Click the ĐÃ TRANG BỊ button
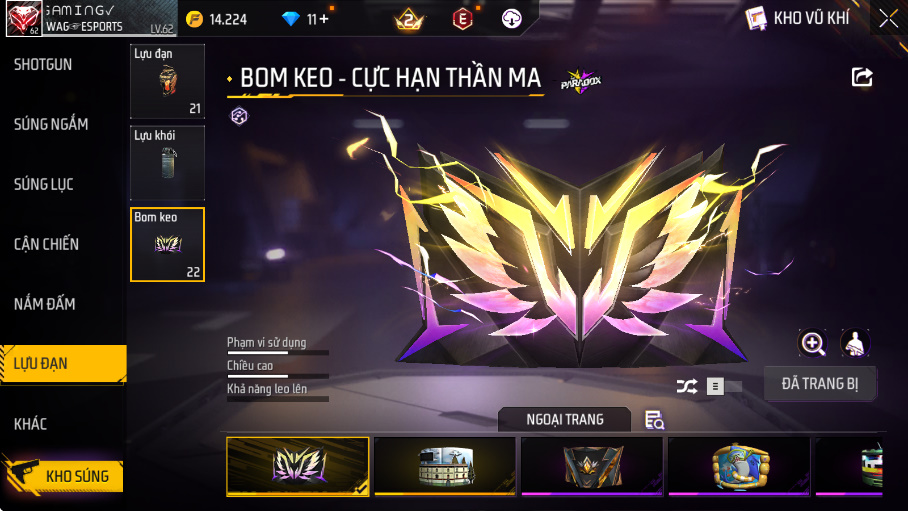Image resolution: width=908 pixels, height=511 pixels. pyautogui.click(x=820, y=384)
